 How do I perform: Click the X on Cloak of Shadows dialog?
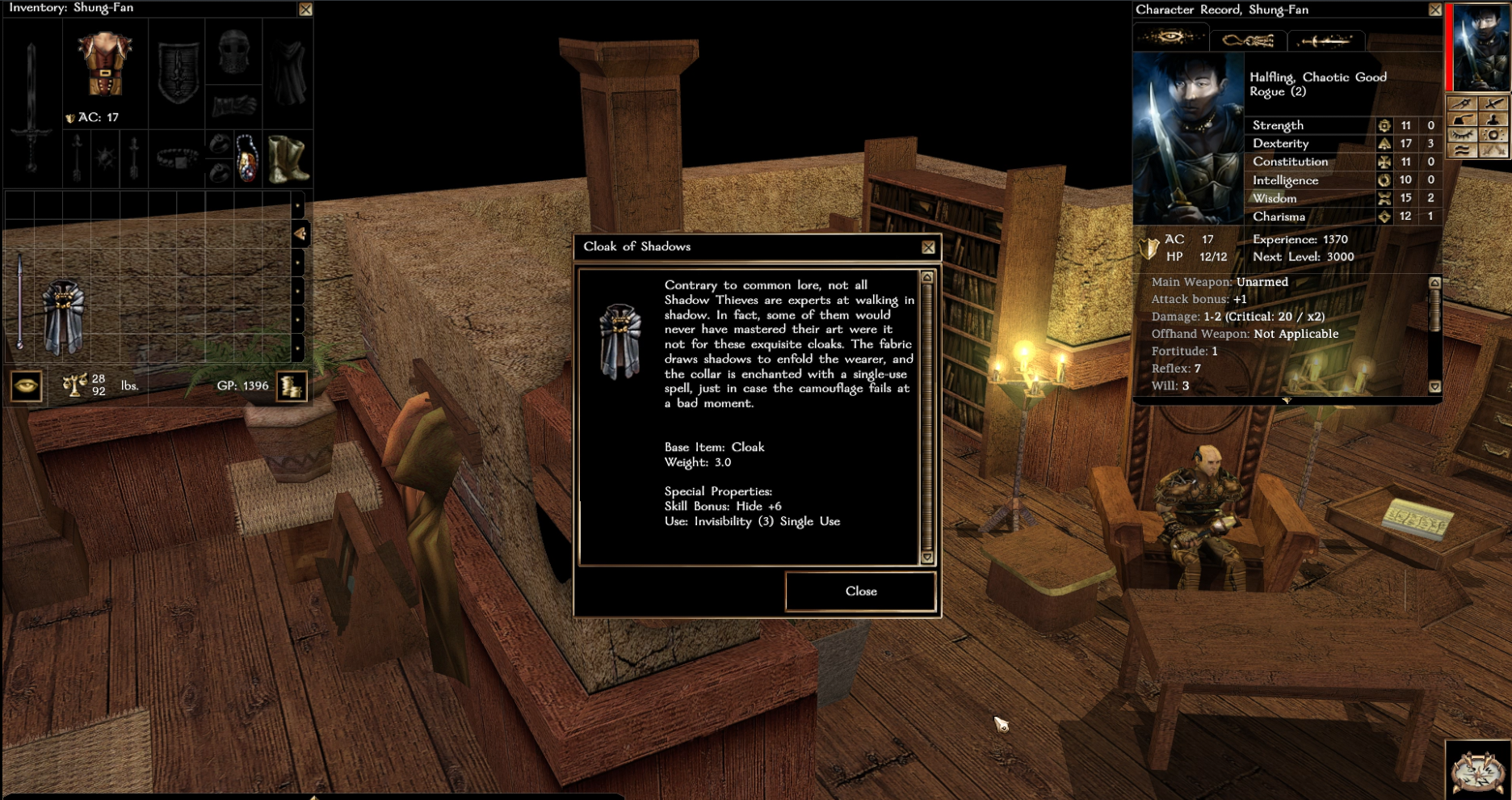click(928, 247)
